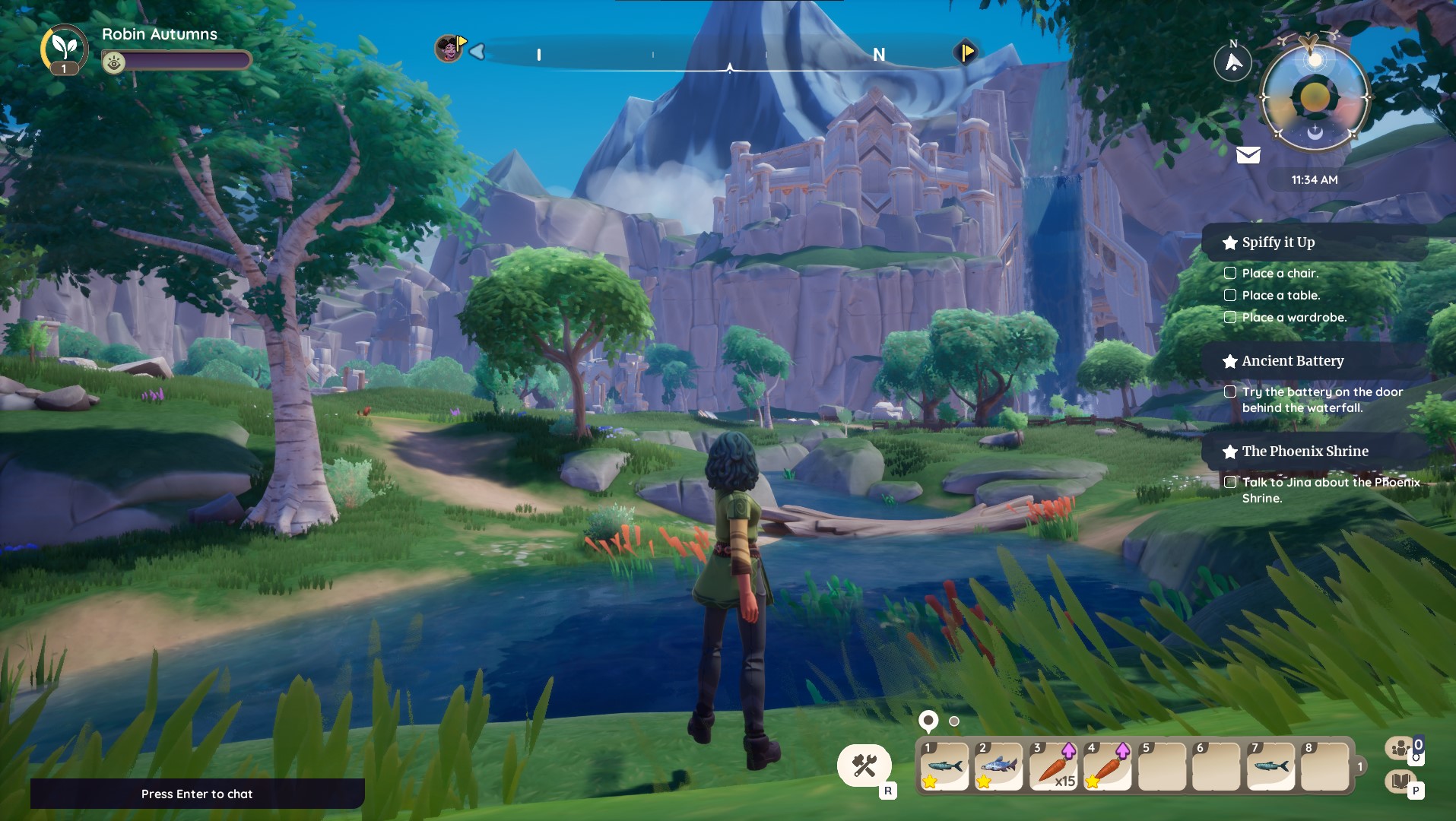This screenshot has height=821, width=1456.
Task: Click the Press Enter to chat bar
Action: tap(197, 794)
